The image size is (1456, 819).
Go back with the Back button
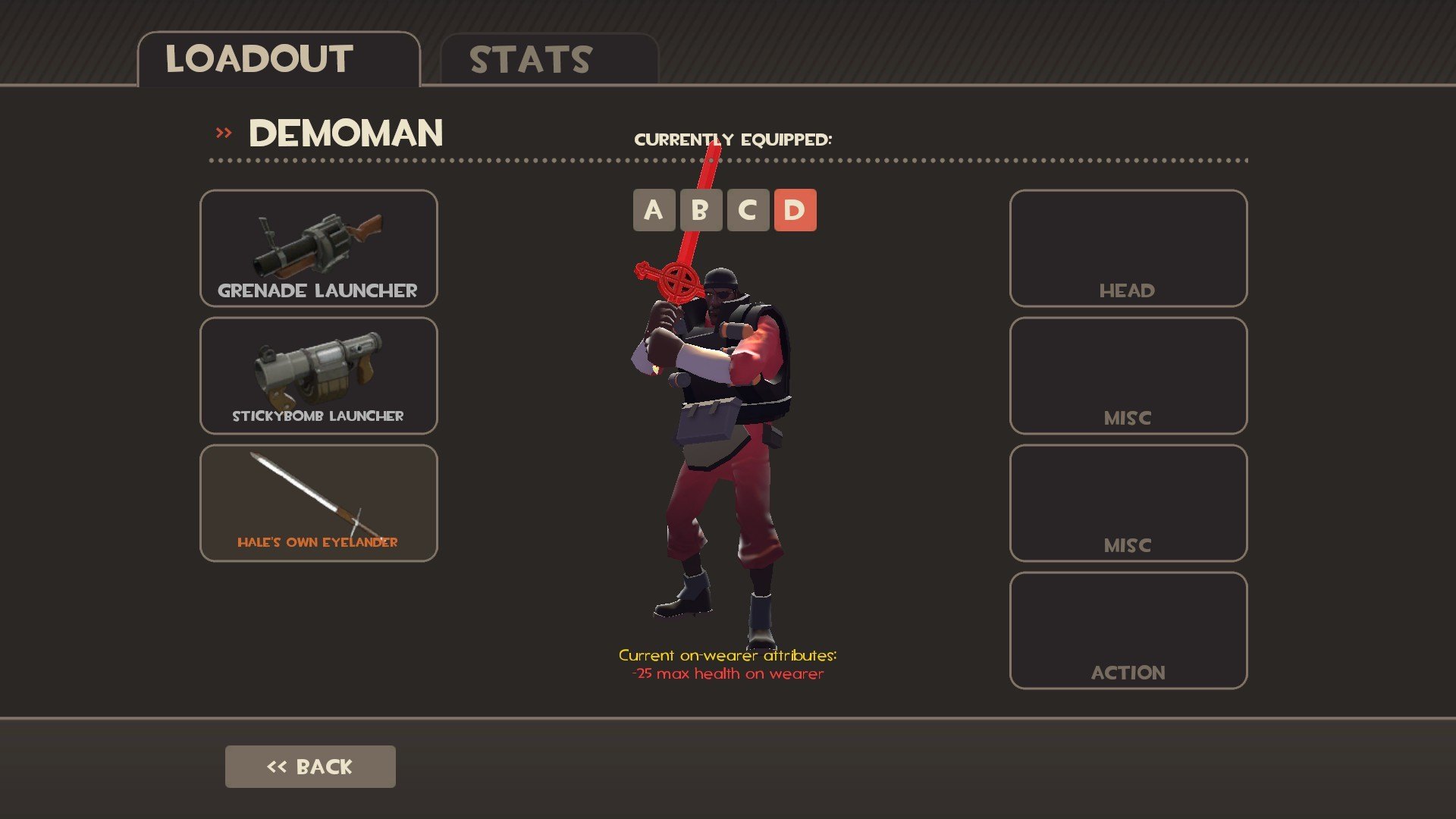point(310,767)
